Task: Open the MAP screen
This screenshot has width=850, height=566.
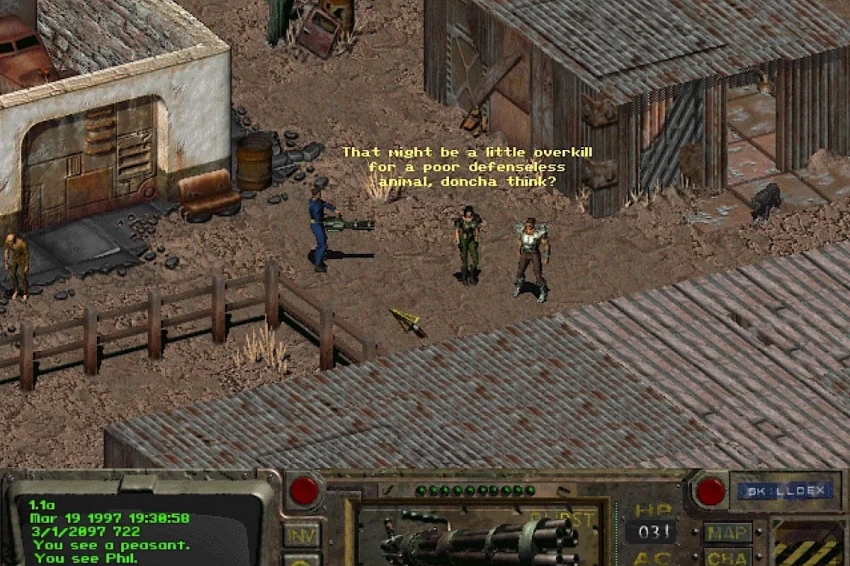Action: (727, 532)
